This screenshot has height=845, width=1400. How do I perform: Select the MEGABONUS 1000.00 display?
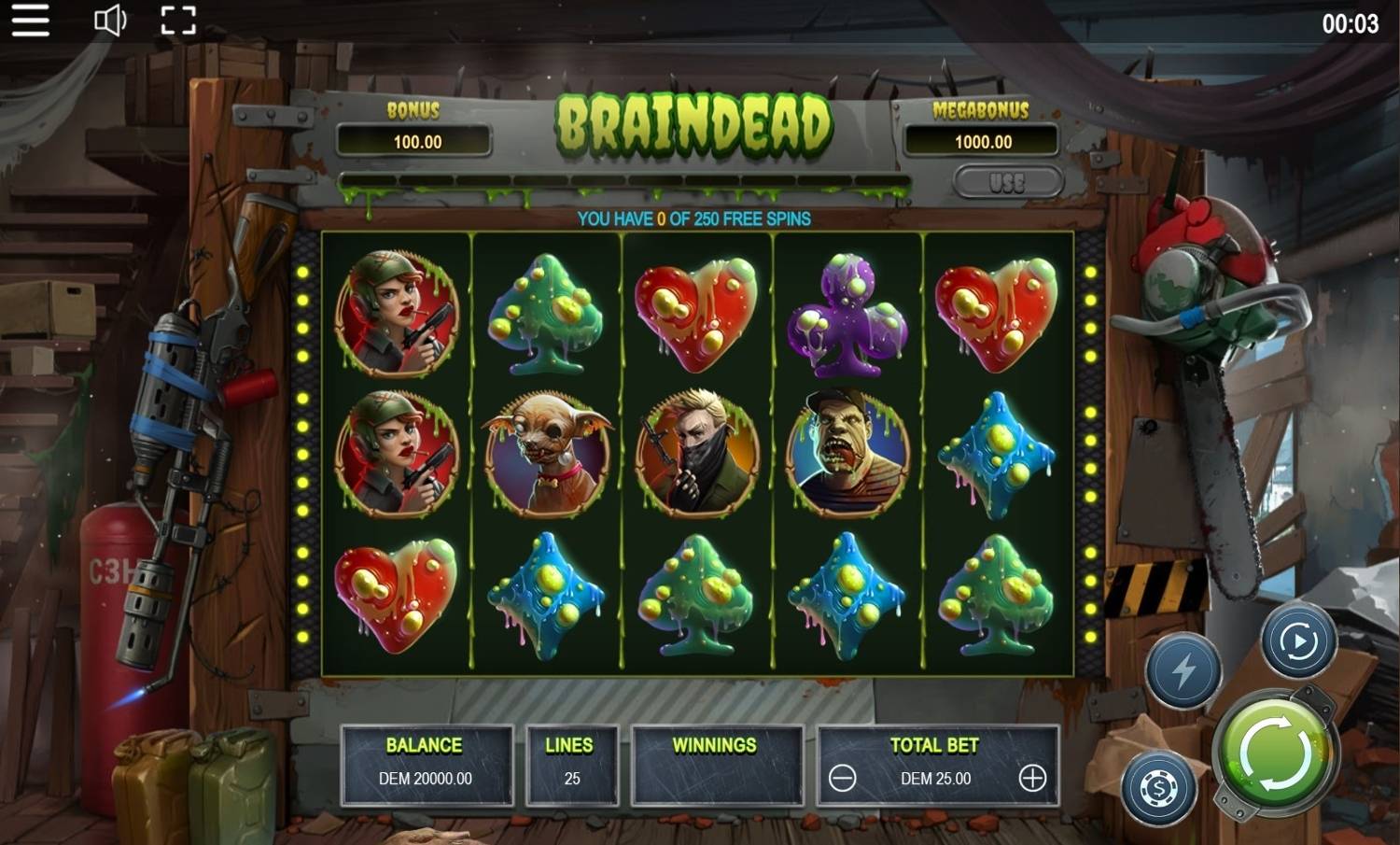coord(983,142)
